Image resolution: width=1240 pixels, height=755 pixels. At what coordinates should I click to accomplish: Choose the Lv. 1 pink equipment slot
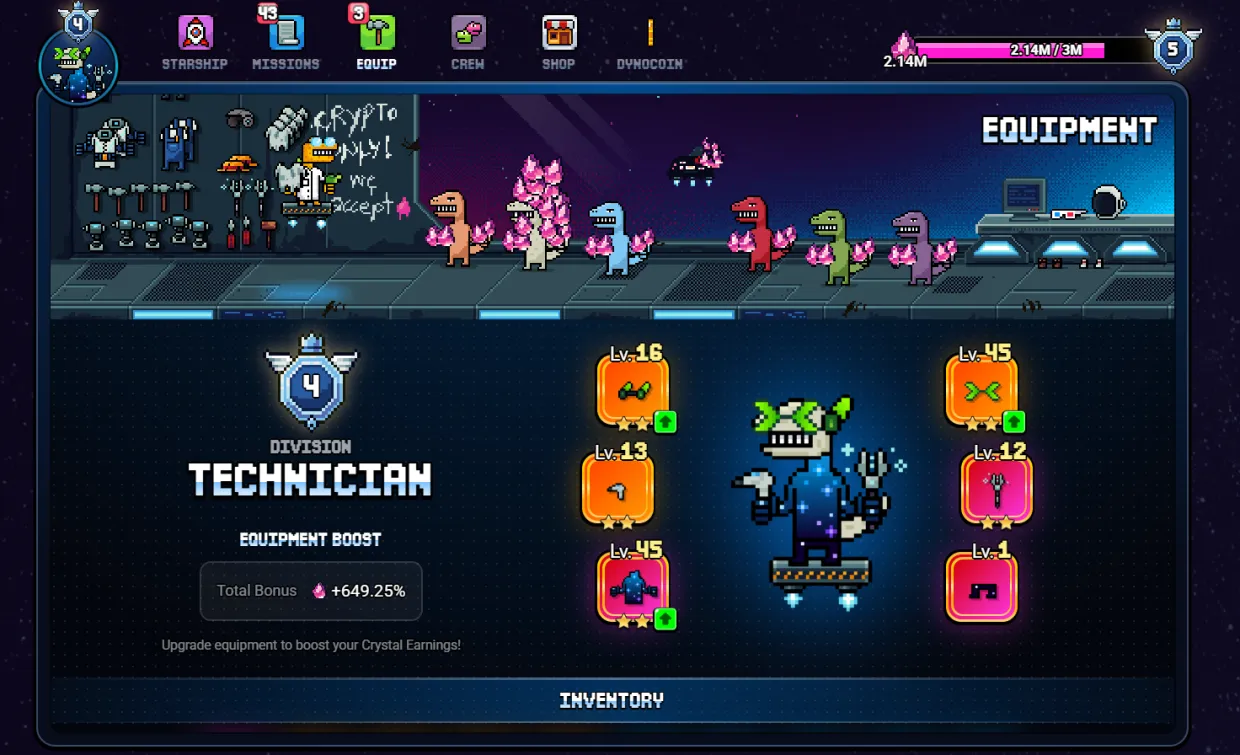coord(981,588)
